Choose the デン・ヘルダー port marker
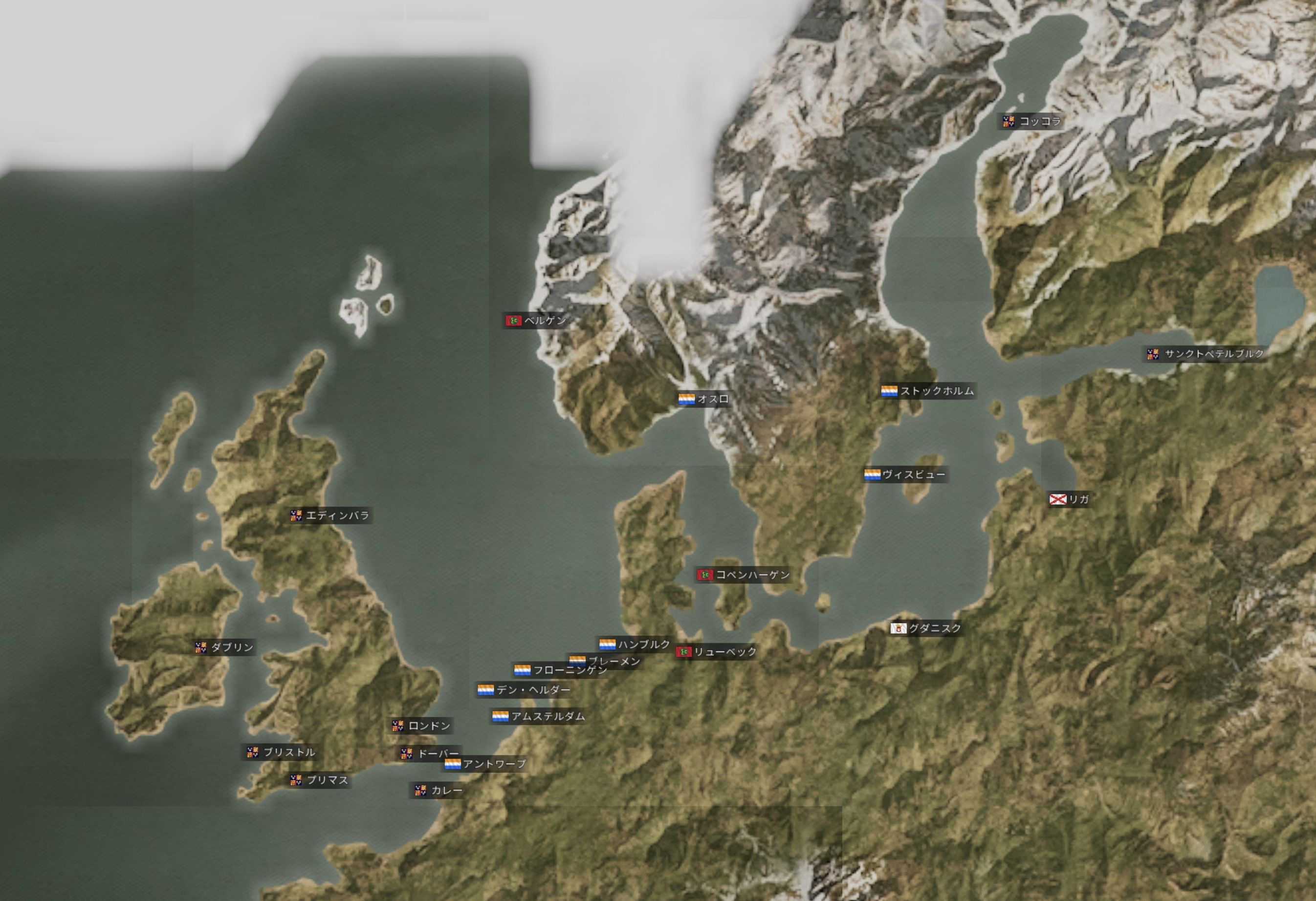 [524, 690]
